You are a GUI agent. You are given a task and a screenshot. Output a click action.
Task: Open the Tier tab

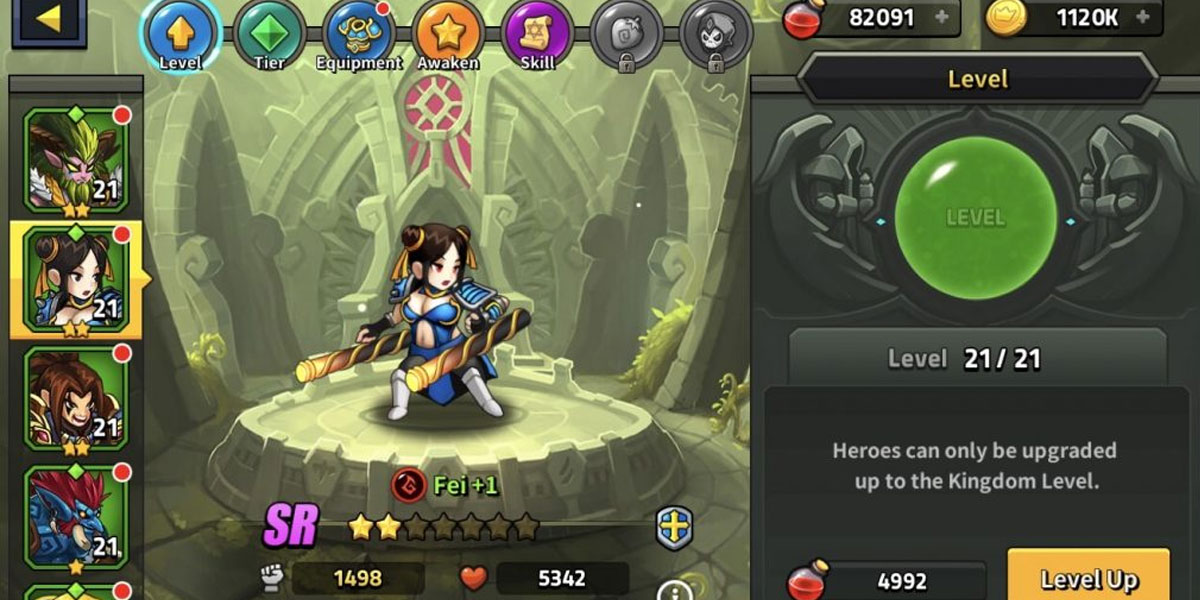coord(269,33)
